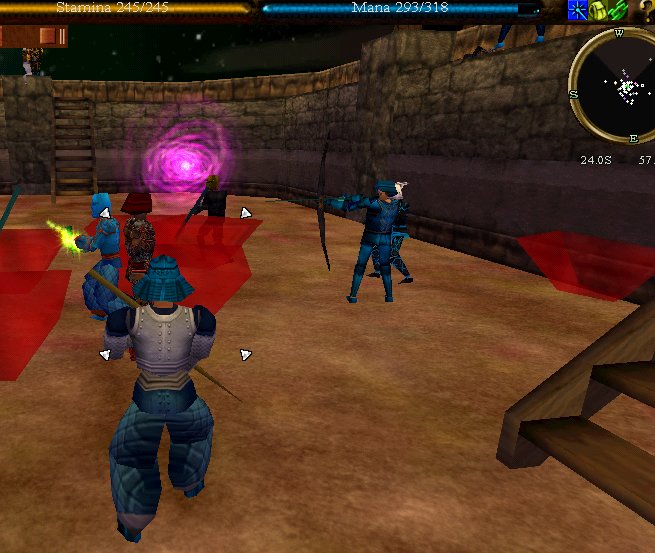Open the question mark help icon
This screenshot has height=553, width=655.
645,10
